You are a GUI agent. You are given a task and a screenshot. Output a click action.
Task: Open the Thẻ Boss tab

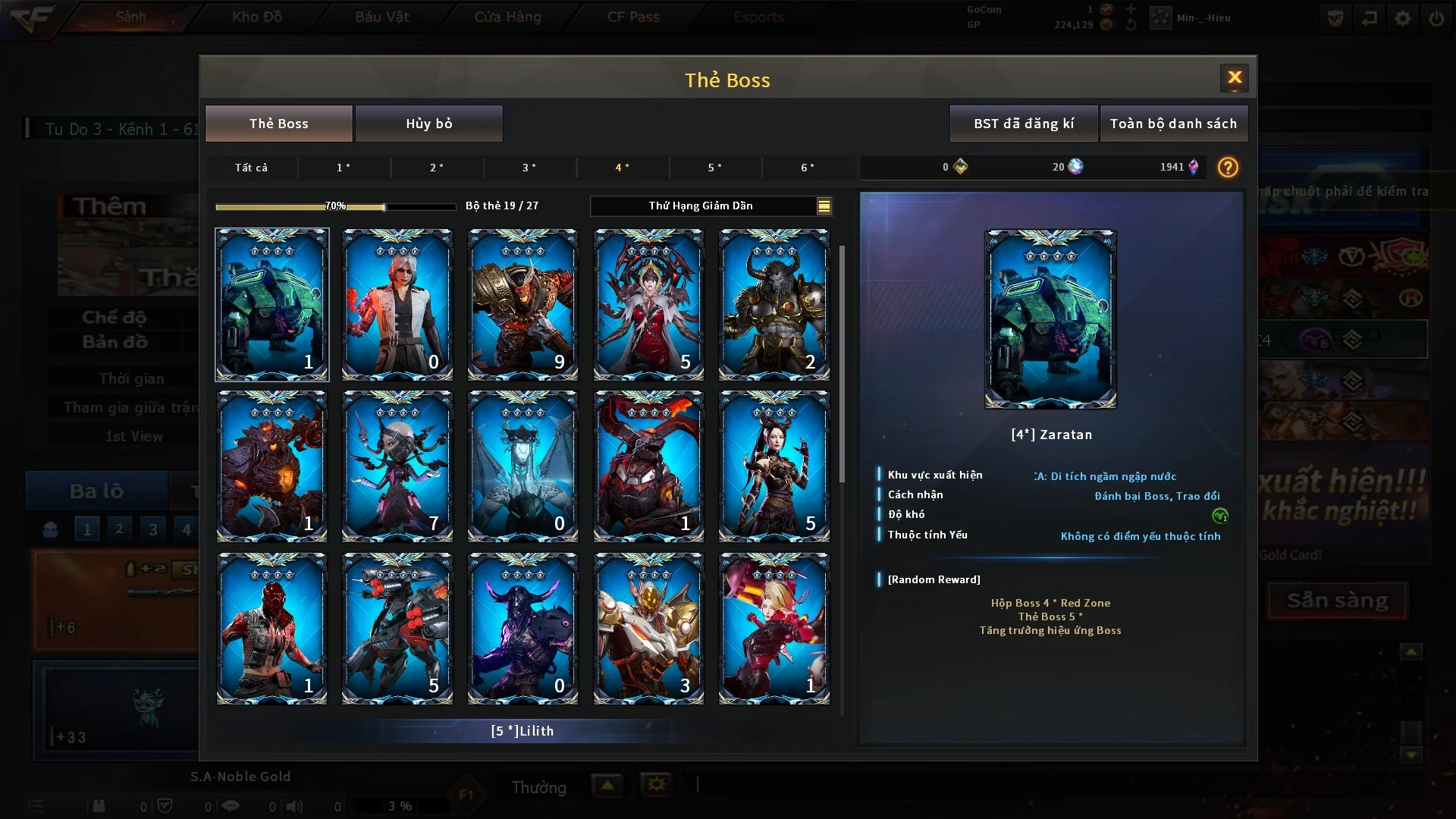[x=278, y=124]
